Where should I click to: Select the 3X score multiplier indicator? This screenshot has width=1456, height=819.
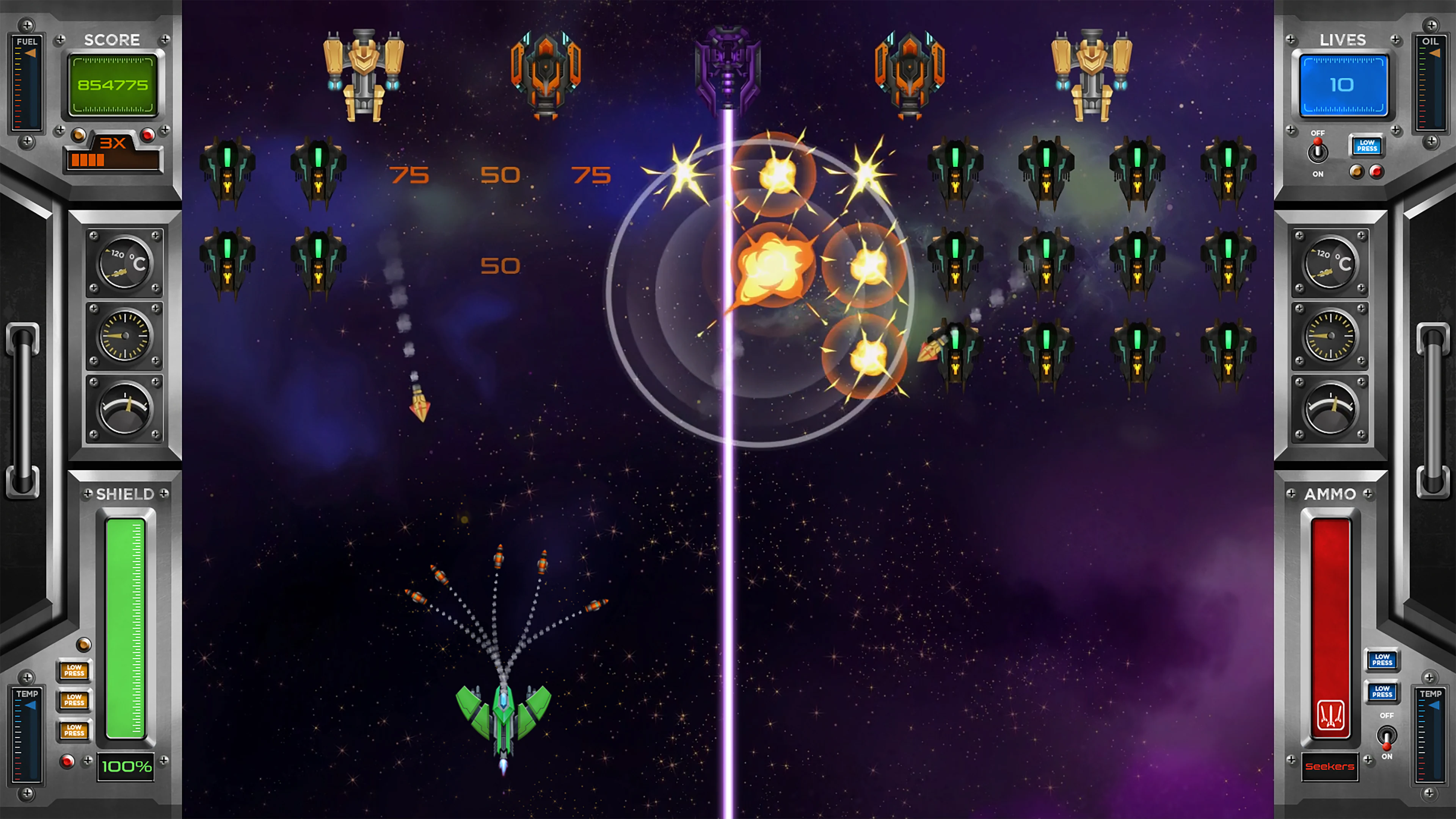coord(113,144)
